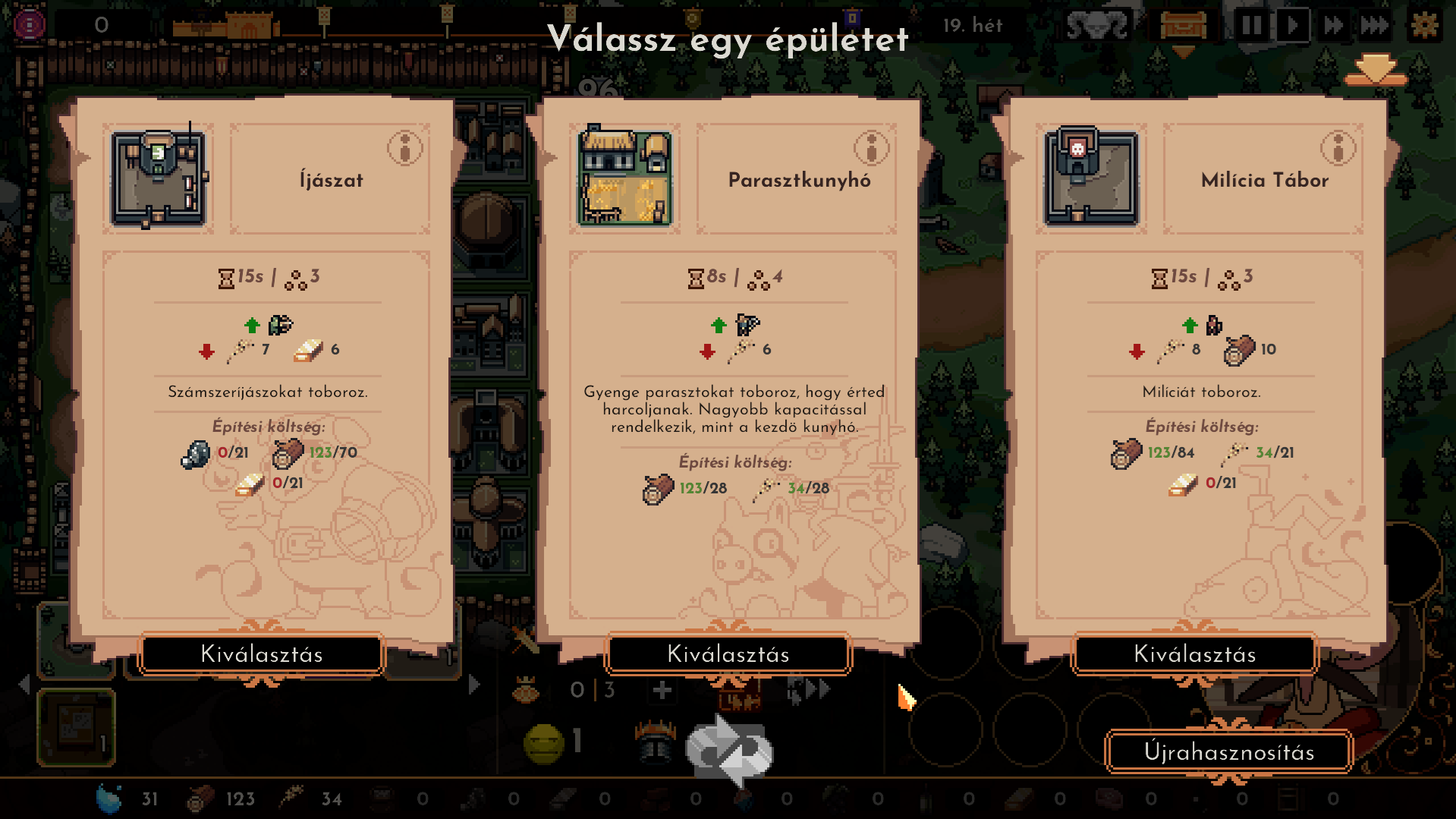The width and height of the screenshot is (1456, 819).
Task: Open the Íjászat building thumbnail
Action: coord(159,179)
